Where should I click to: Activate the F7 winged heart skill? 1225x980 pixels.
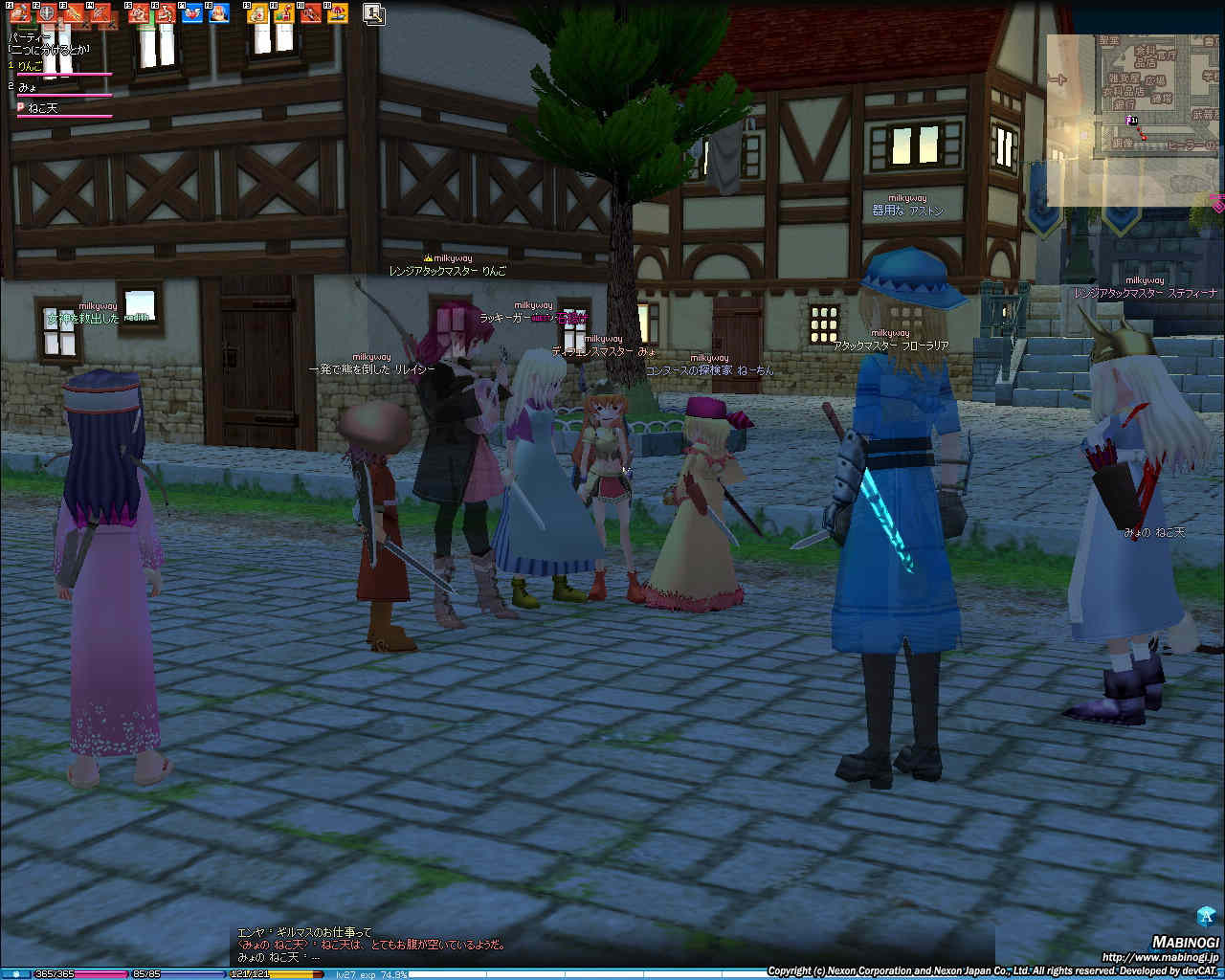192,13
